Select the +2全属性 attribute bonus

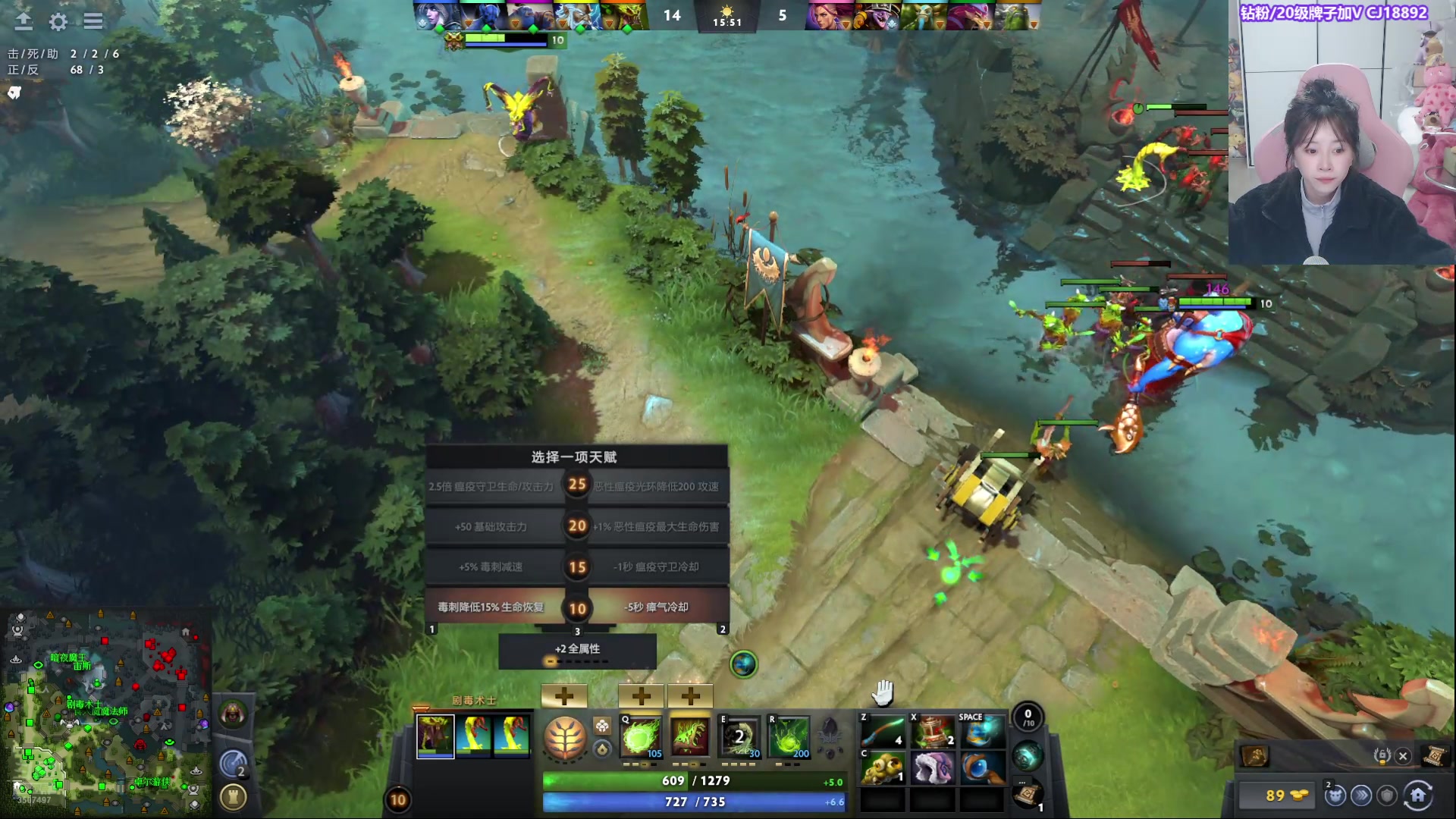pos(577,651)
